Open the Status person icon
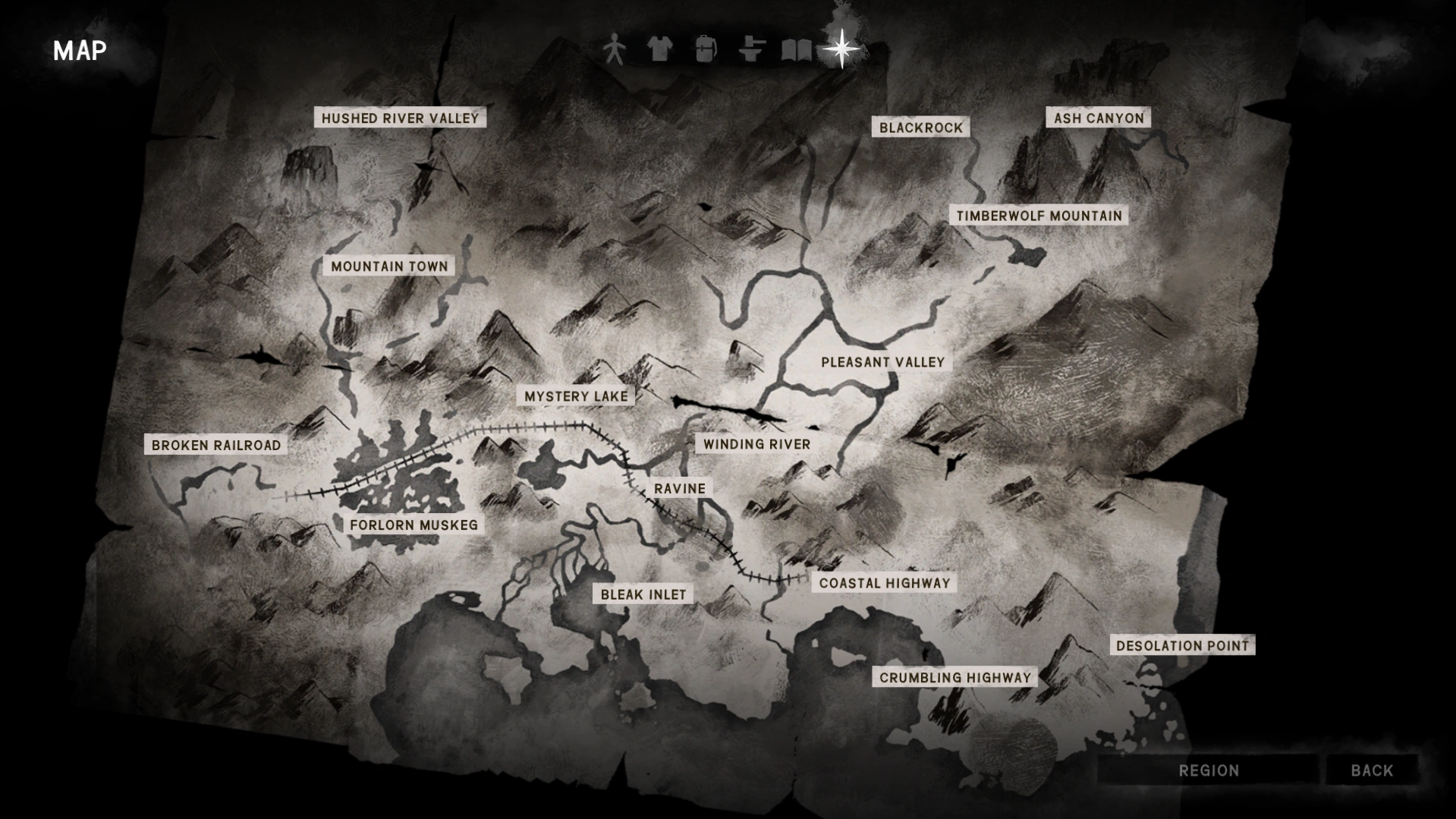 tap(615, 48)
